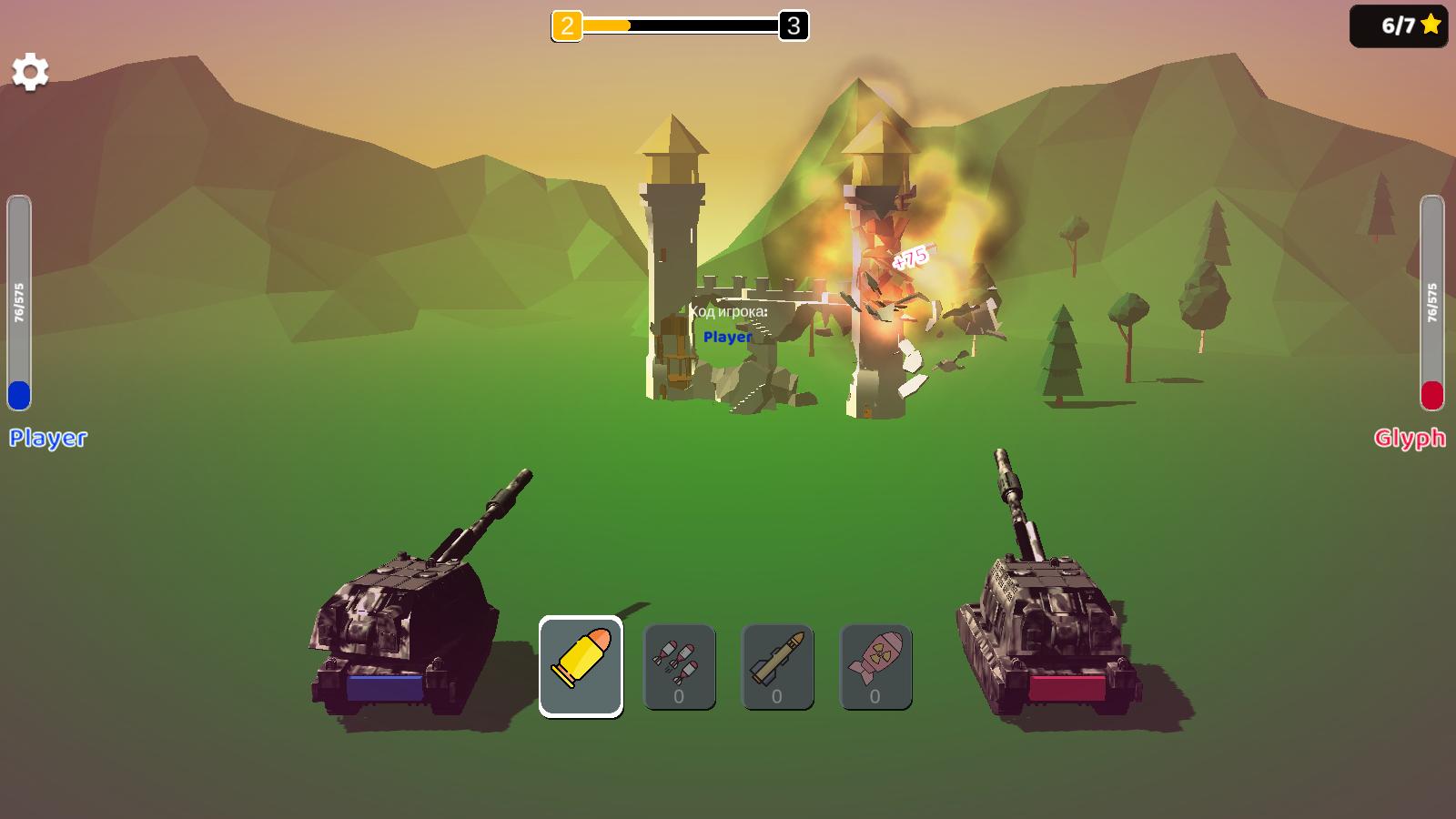
Task: Click the level 3 badge on progress bar
Action: (791, 26)
